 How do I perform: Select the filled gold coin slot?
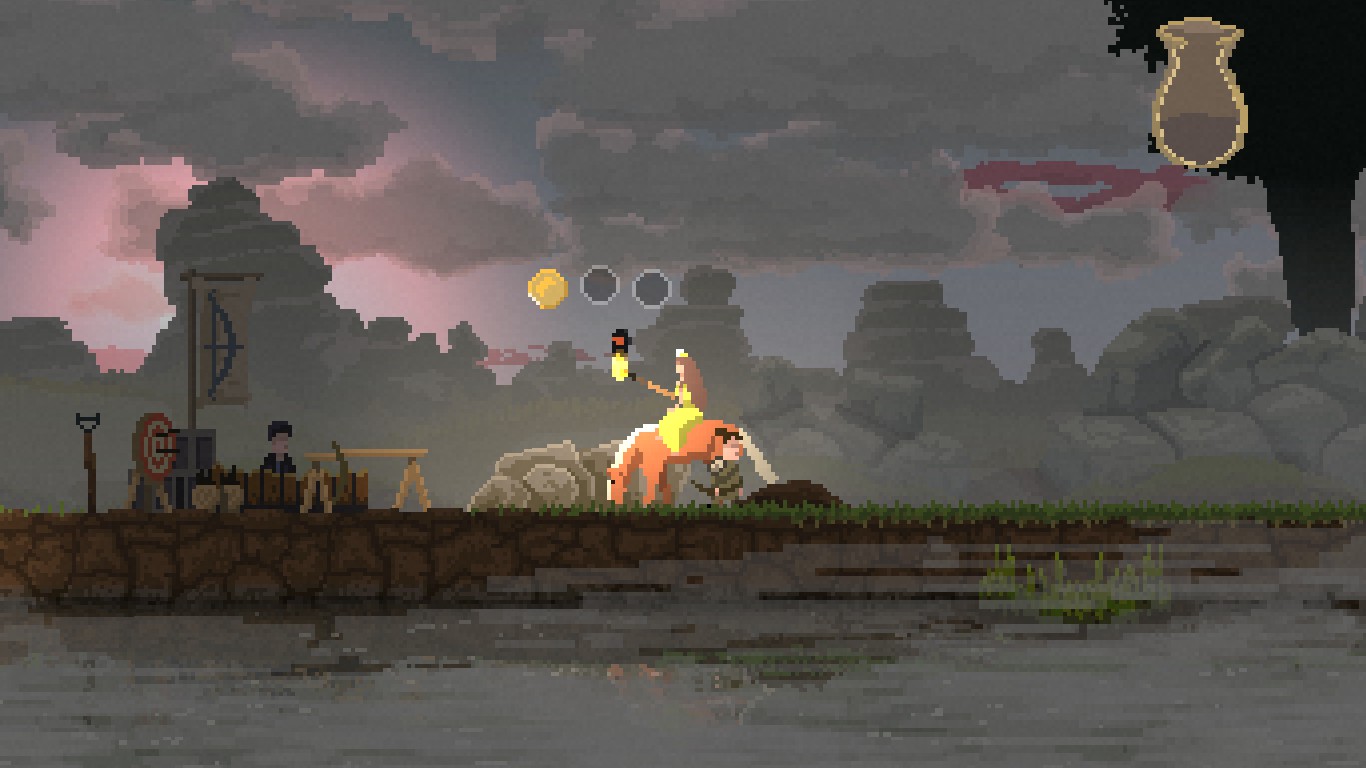point(547,288)
